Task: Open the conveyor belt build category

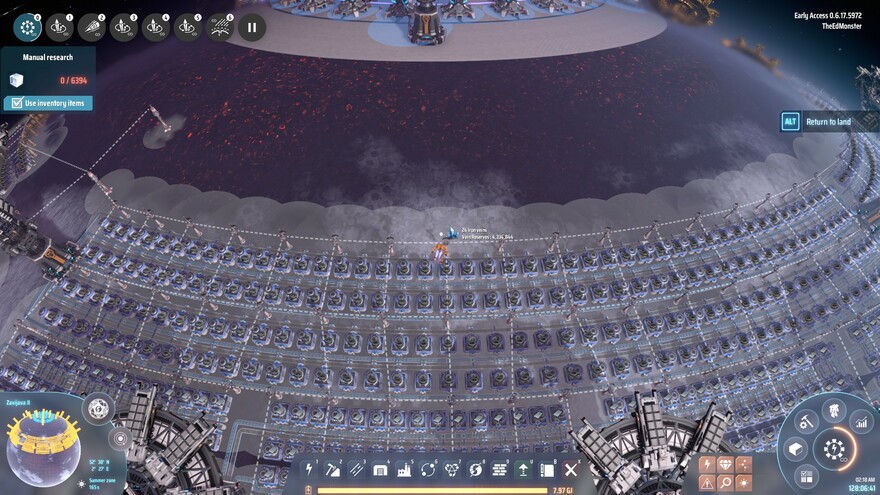Action: (x=357, y=469)
